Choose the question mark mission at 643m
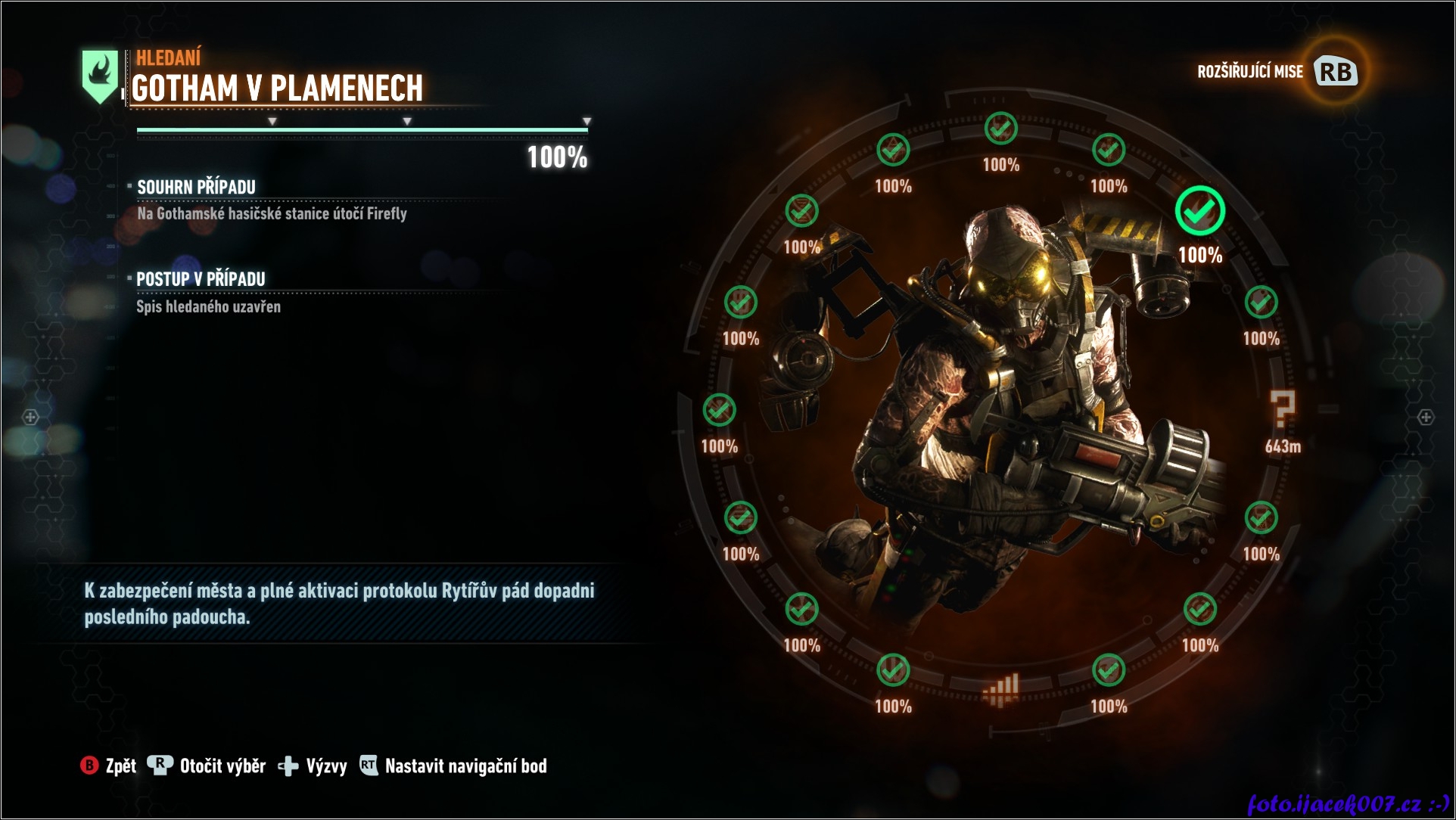 pos(1283,411)
